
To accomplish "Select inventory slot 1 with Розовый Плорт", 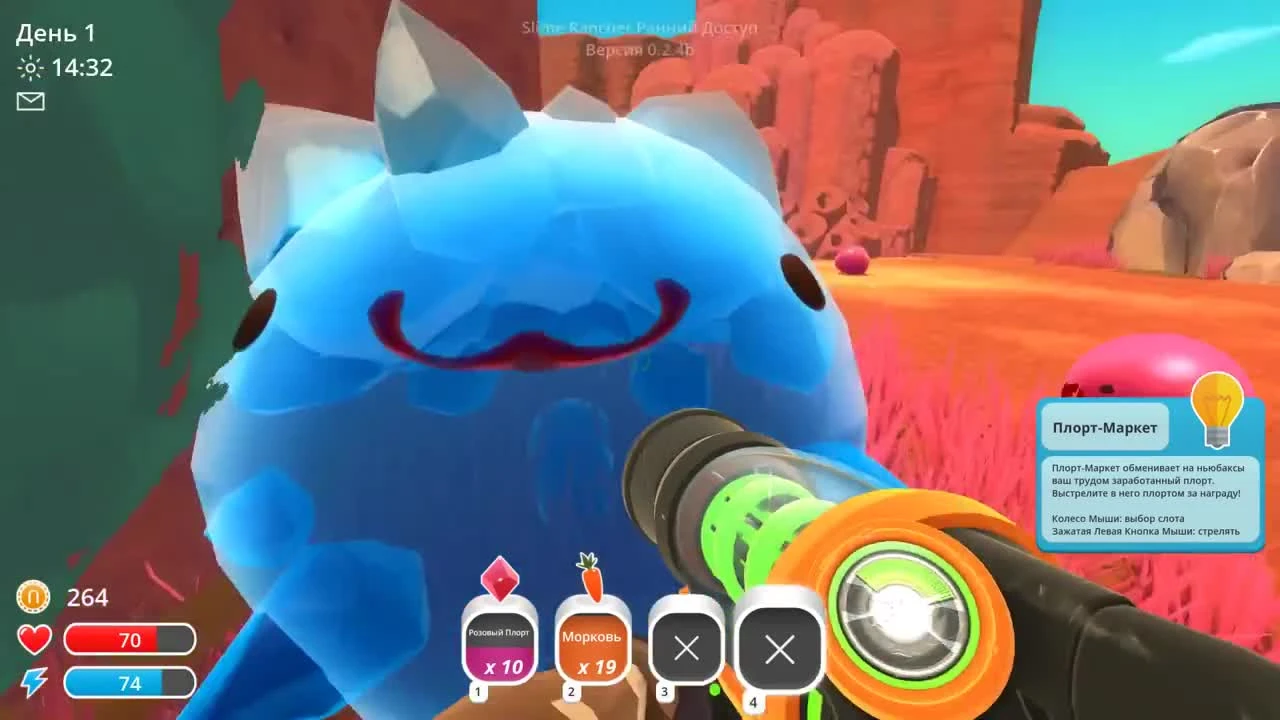I will [x=499, y=645].
